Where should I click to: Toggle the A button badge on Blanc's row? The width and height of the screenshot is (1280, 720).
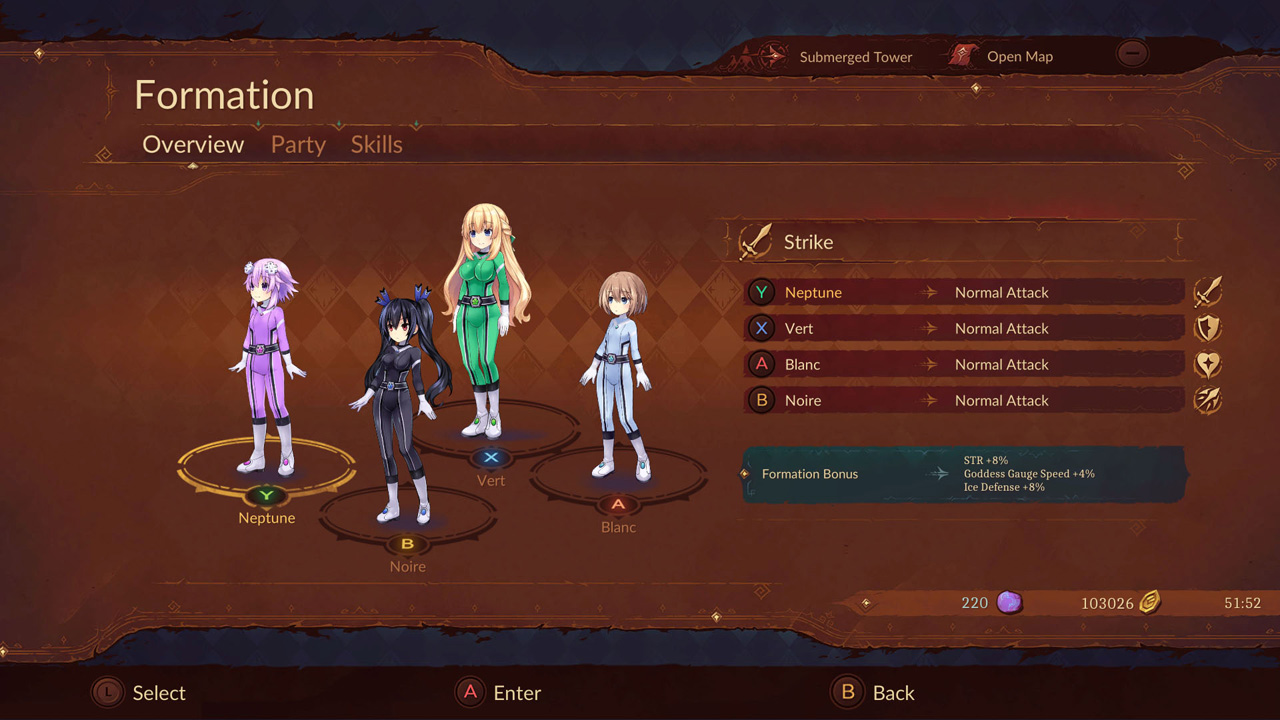tap(761, 364)
